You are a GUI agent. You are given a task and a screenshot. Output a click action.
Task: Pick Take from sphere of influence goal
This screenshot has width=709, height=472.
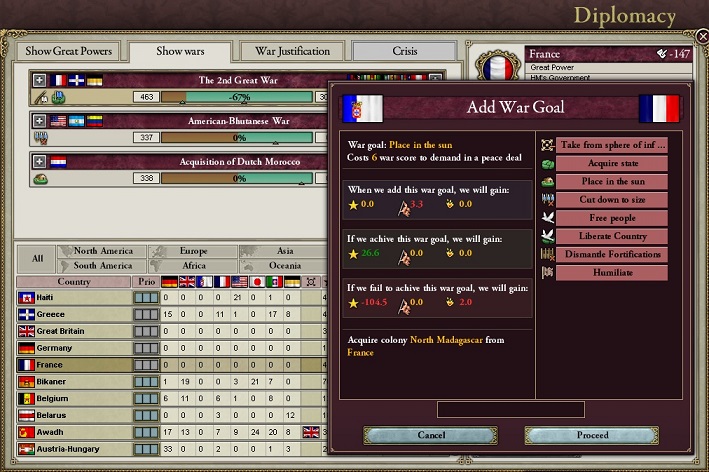coord(611,145)
